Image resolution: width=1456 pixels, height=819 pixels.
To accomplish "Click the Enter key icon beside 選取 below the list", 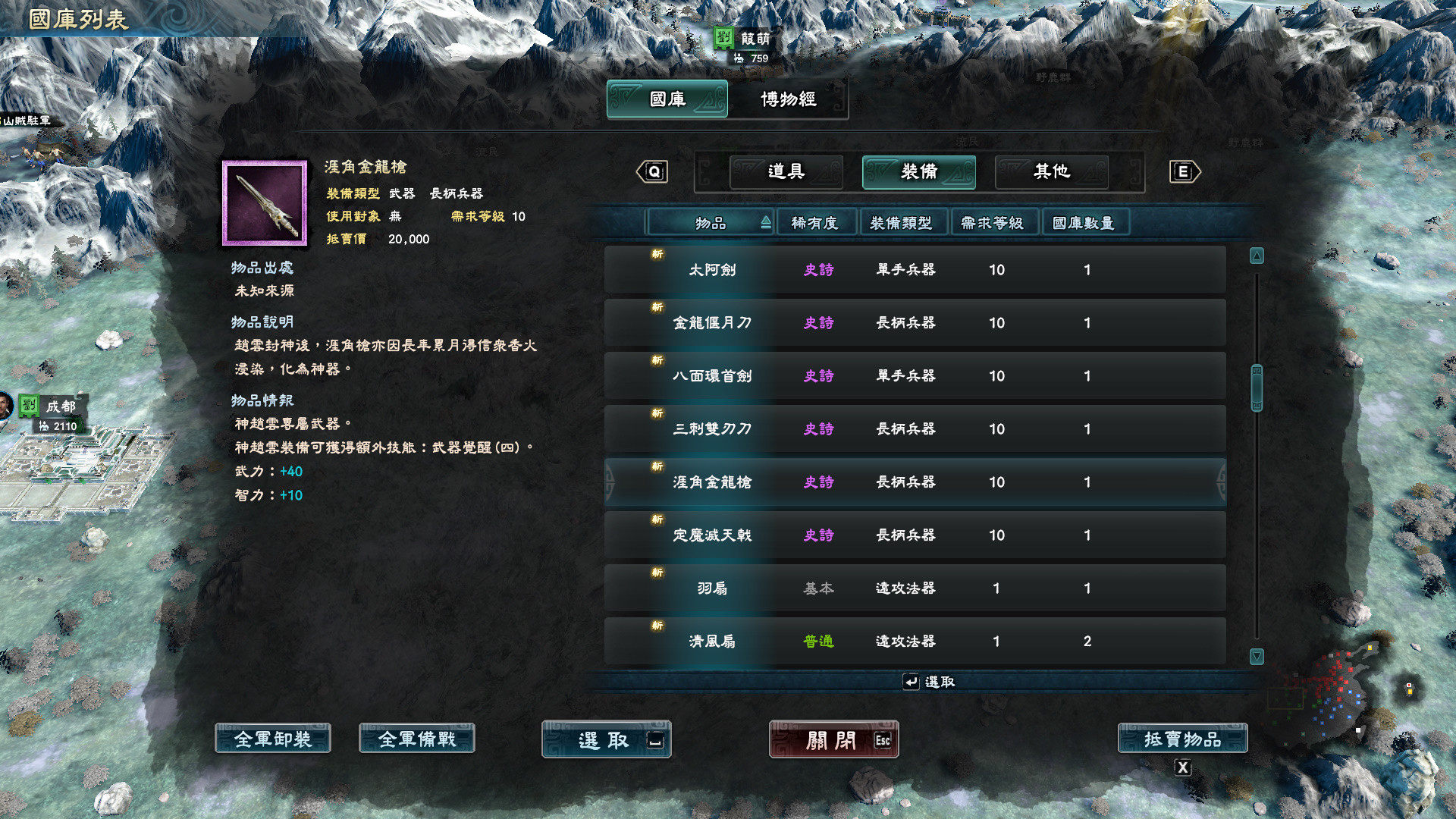I will click(909, 681).
